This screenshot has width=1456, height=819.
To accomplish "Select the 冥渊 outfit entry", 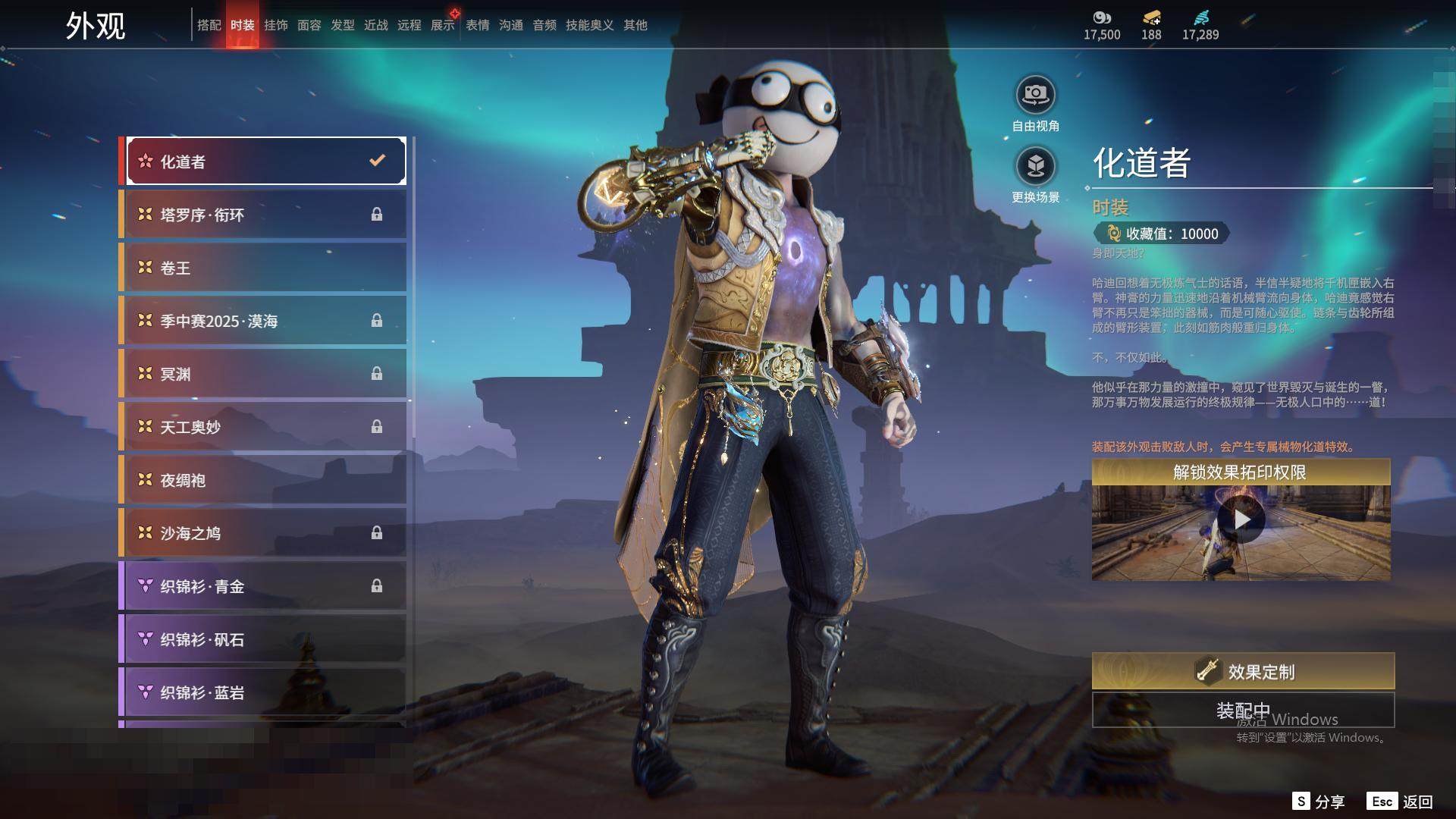I will tap(263, 374).
